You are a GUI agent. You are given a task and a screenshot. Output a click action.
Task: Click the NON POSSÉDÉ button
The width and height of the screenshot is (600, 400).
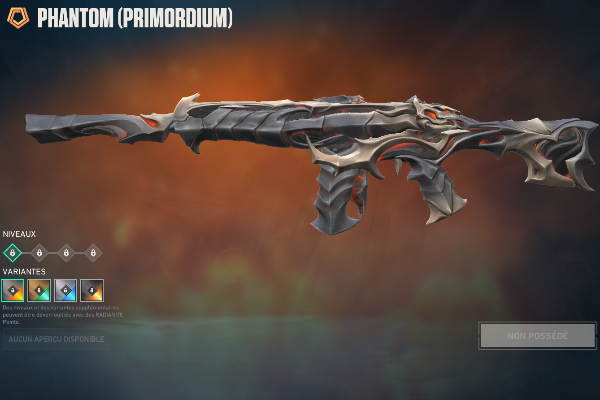click(537, 336)
